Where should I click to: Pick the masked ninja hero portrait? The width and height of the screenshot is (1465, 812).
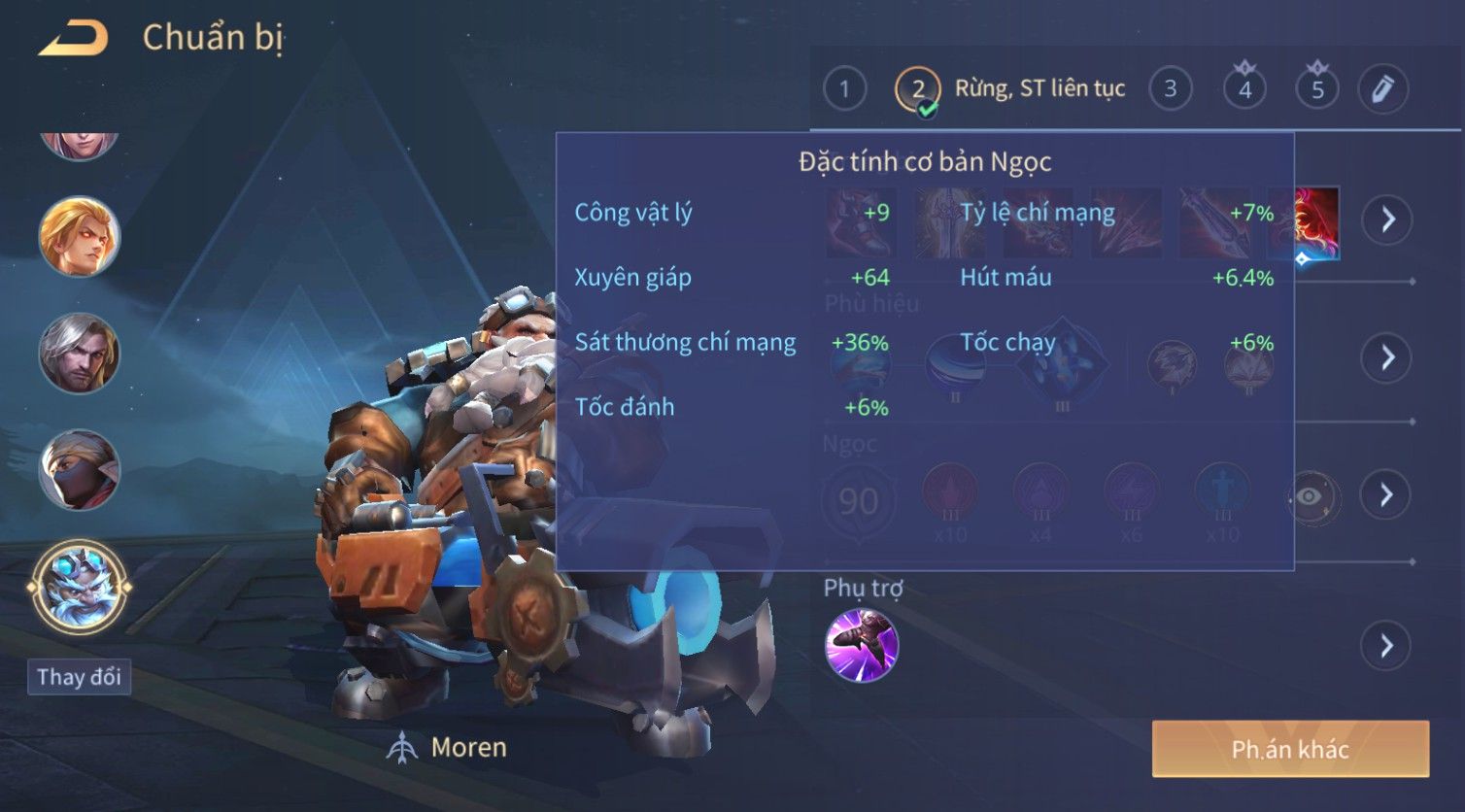pyautogui.click(x=79, y=470)
